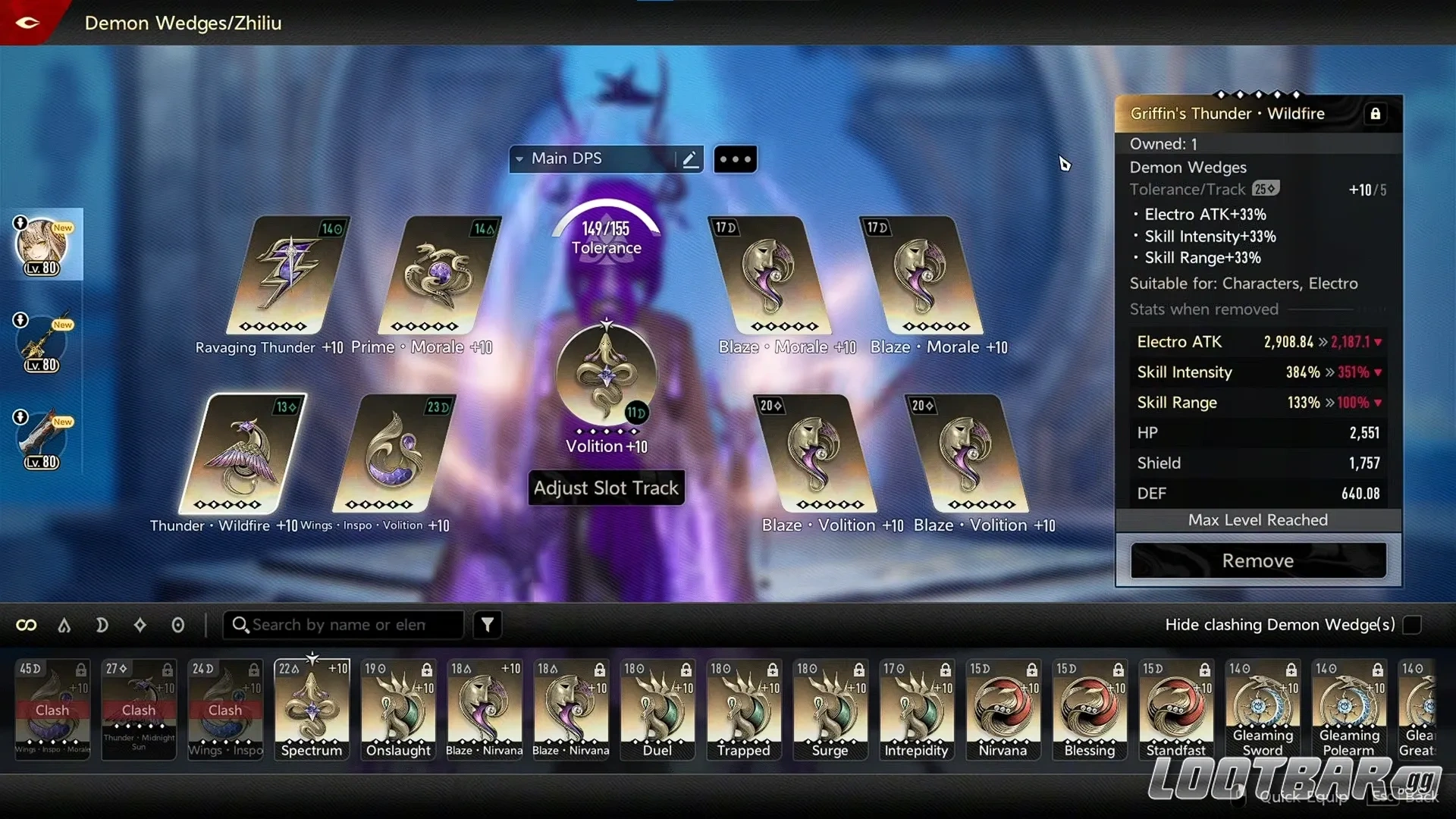Choose the central Volition wedge slot

pyautogui.click(x=606, y=374)
